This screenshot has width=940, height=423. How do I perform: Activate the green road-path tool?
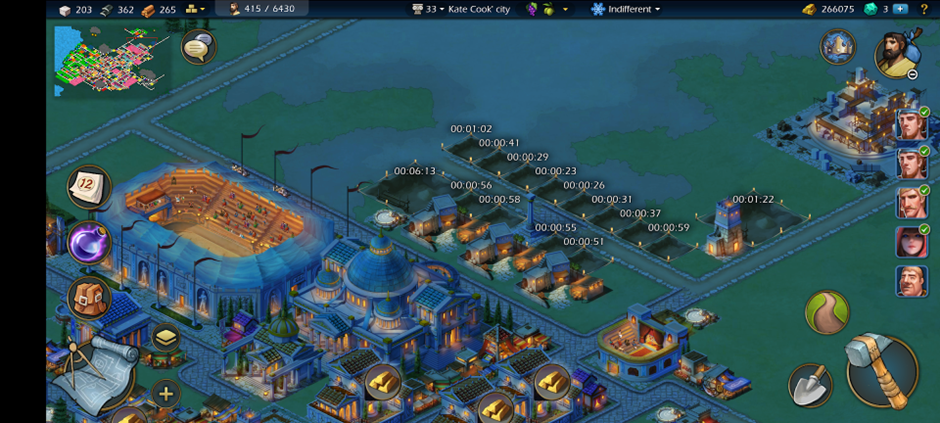coord(827,313)
